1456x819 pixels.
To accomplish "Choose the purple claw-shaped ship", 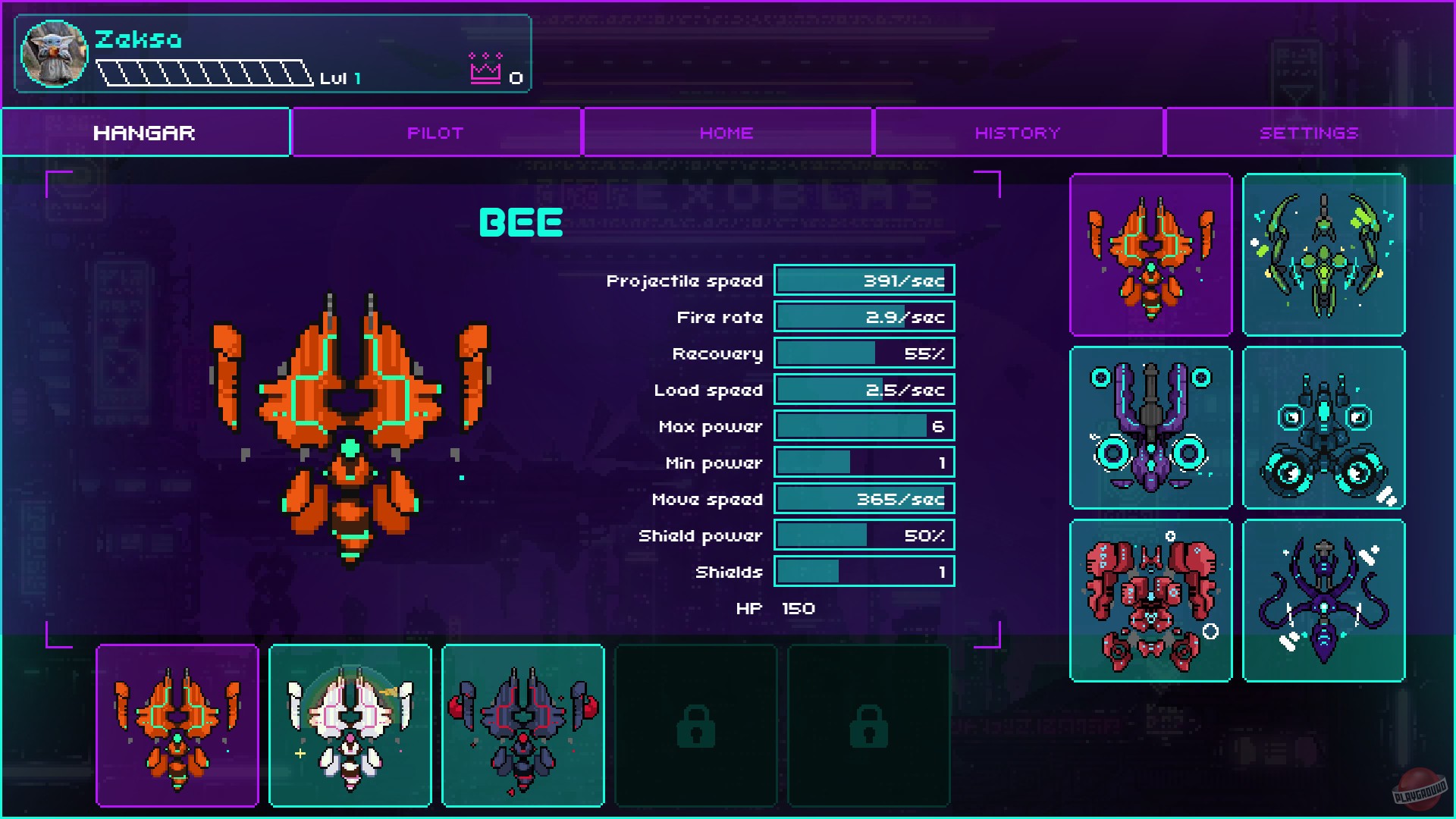I will [1150, 428].
